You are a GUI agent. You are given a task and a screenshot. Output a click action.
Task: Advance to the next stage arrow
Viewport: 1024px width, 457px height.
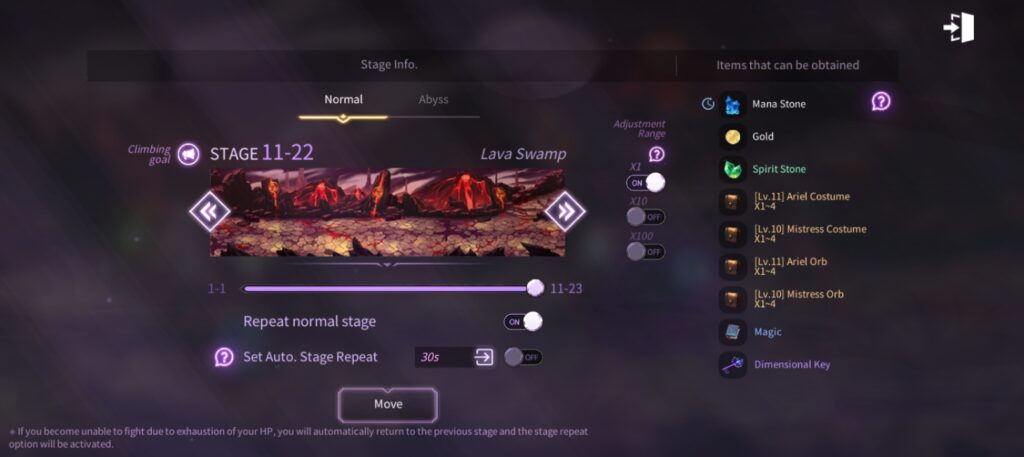(565, 211)
